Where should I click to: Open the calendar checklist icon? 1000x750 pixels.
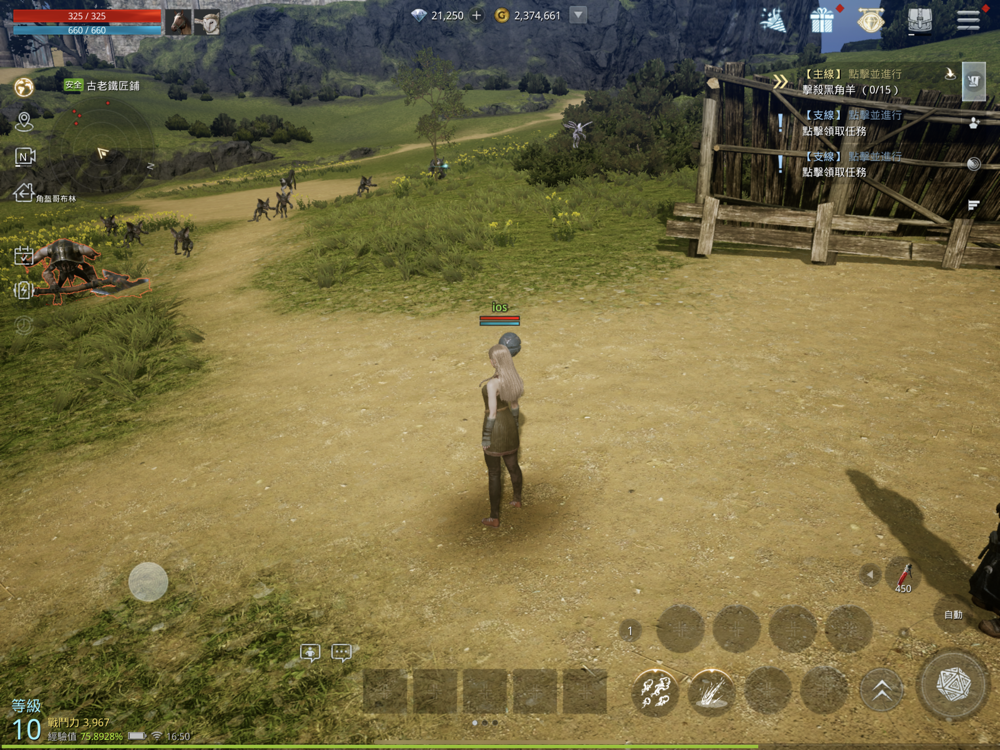click(24, 256)
